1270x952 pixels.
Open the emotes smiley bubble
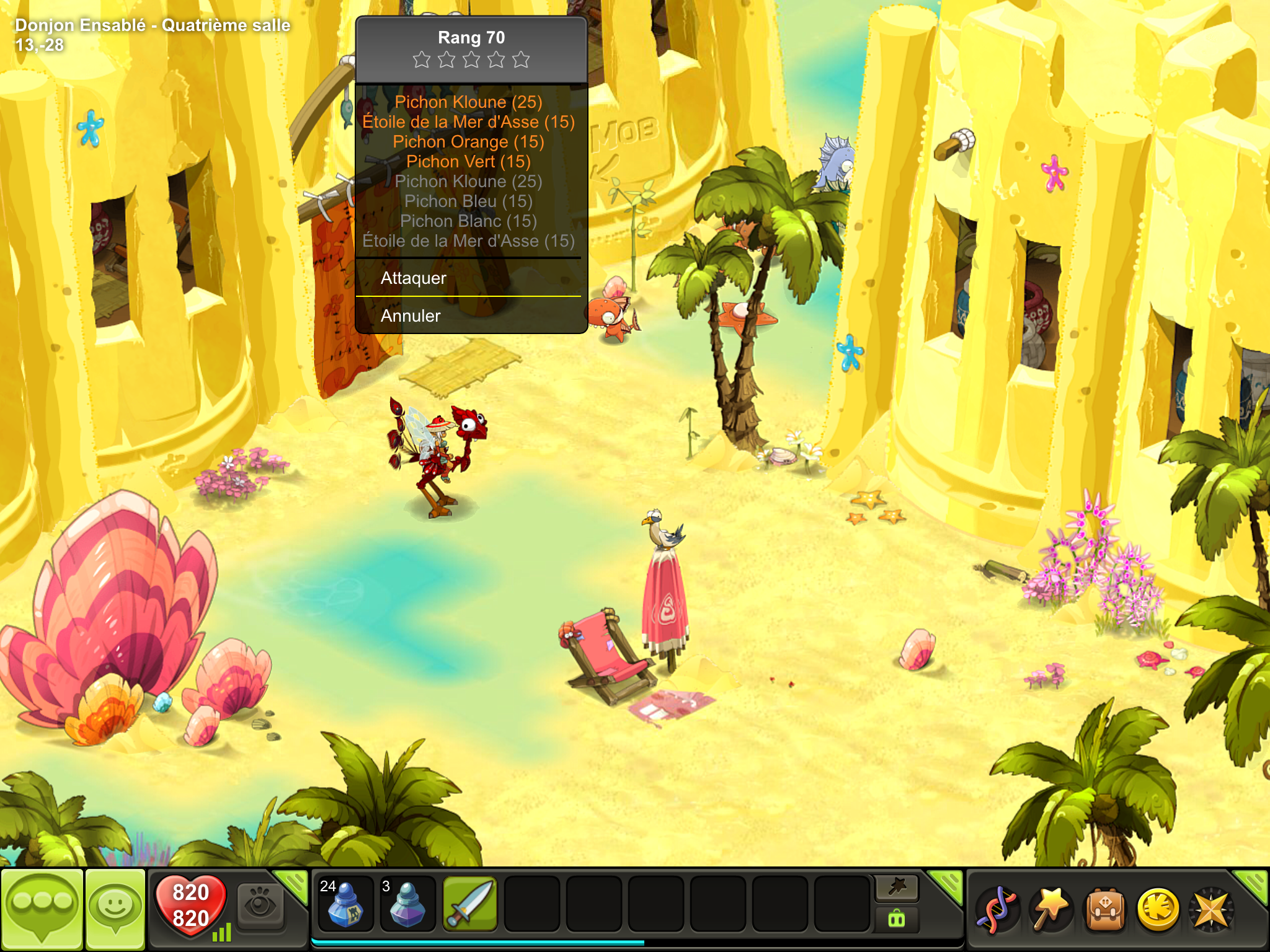115,909
